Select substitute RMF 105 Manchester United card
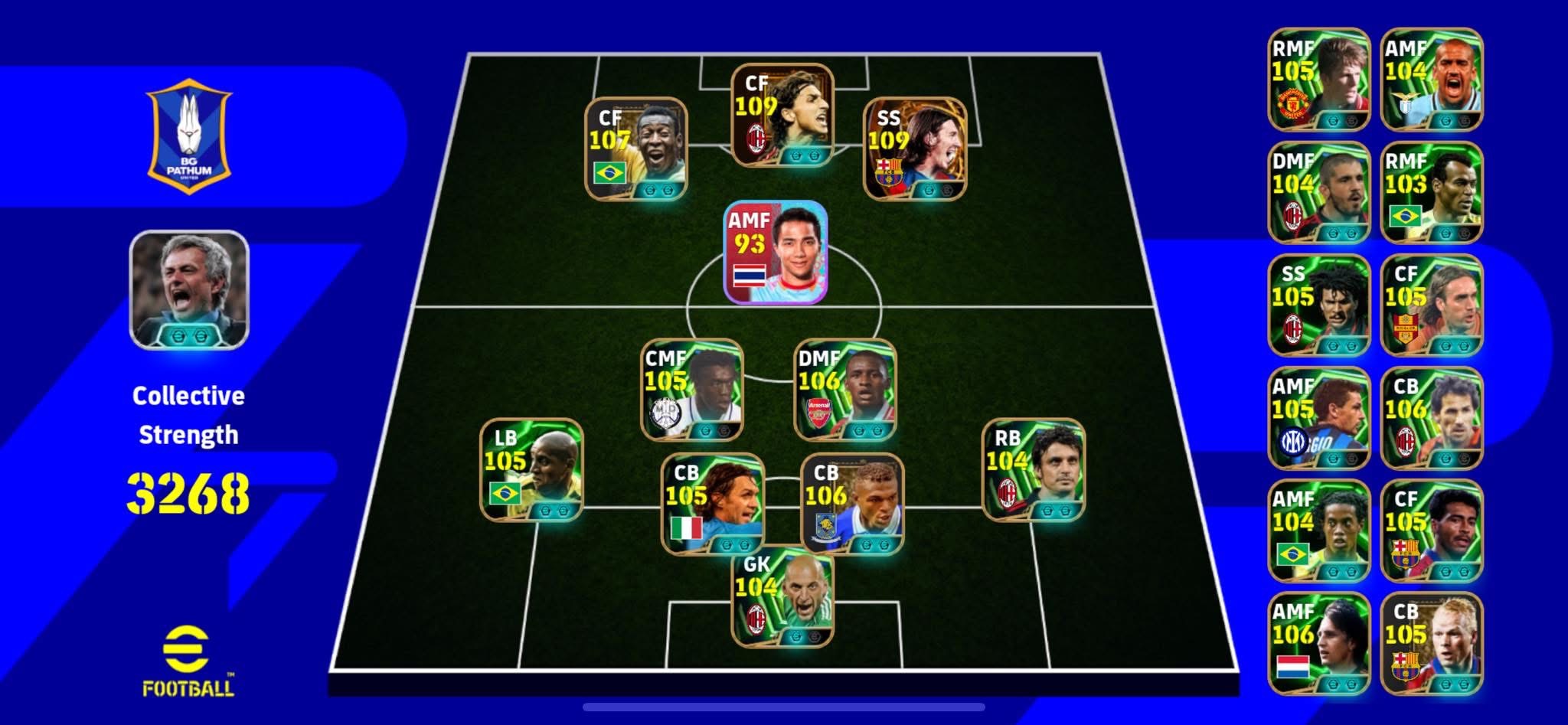The image size is (1568, 725). click(x=1318, y=80)
